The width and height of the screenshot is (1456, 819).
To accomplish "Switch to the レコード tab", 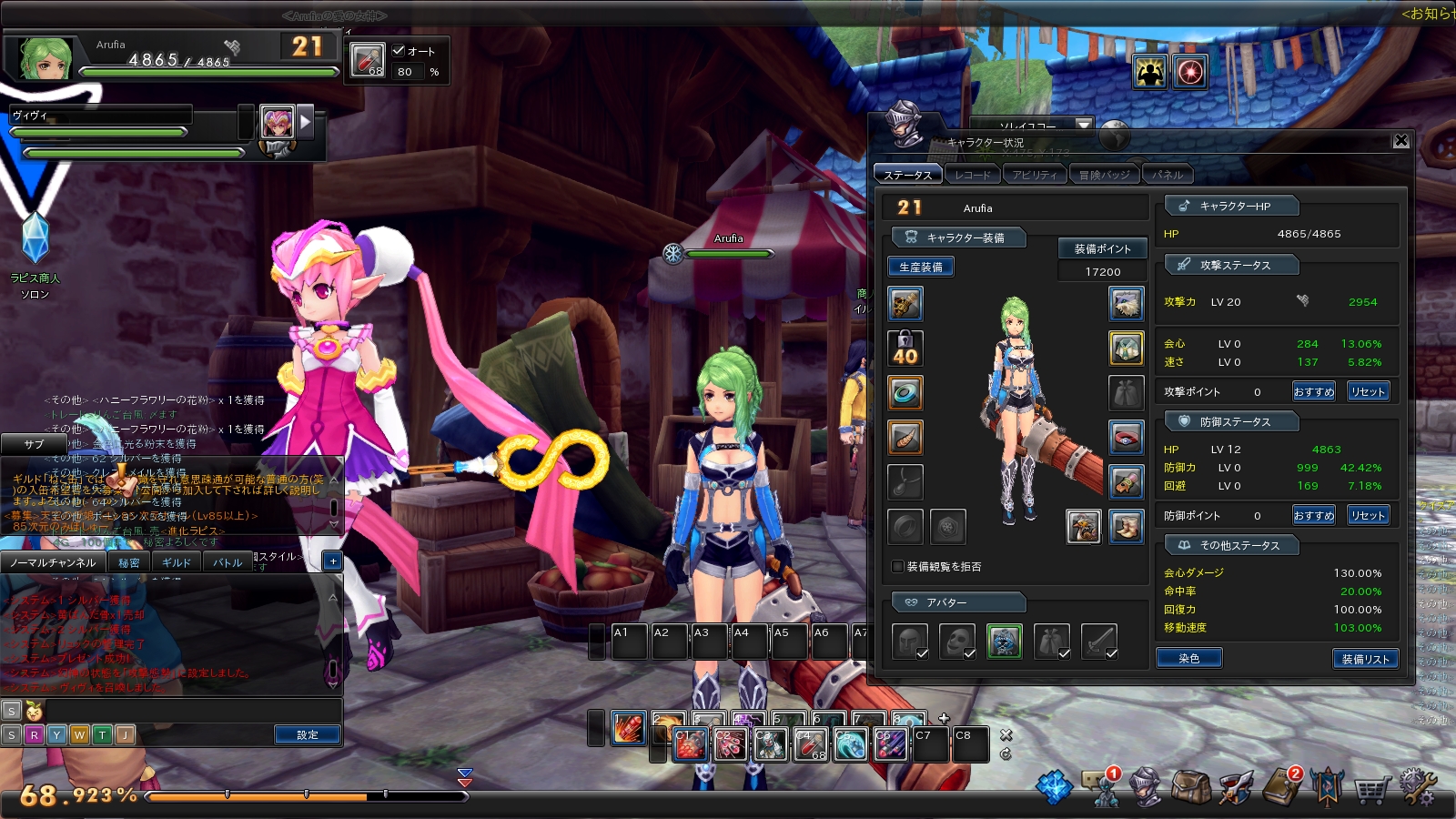I will pos(973,175).
